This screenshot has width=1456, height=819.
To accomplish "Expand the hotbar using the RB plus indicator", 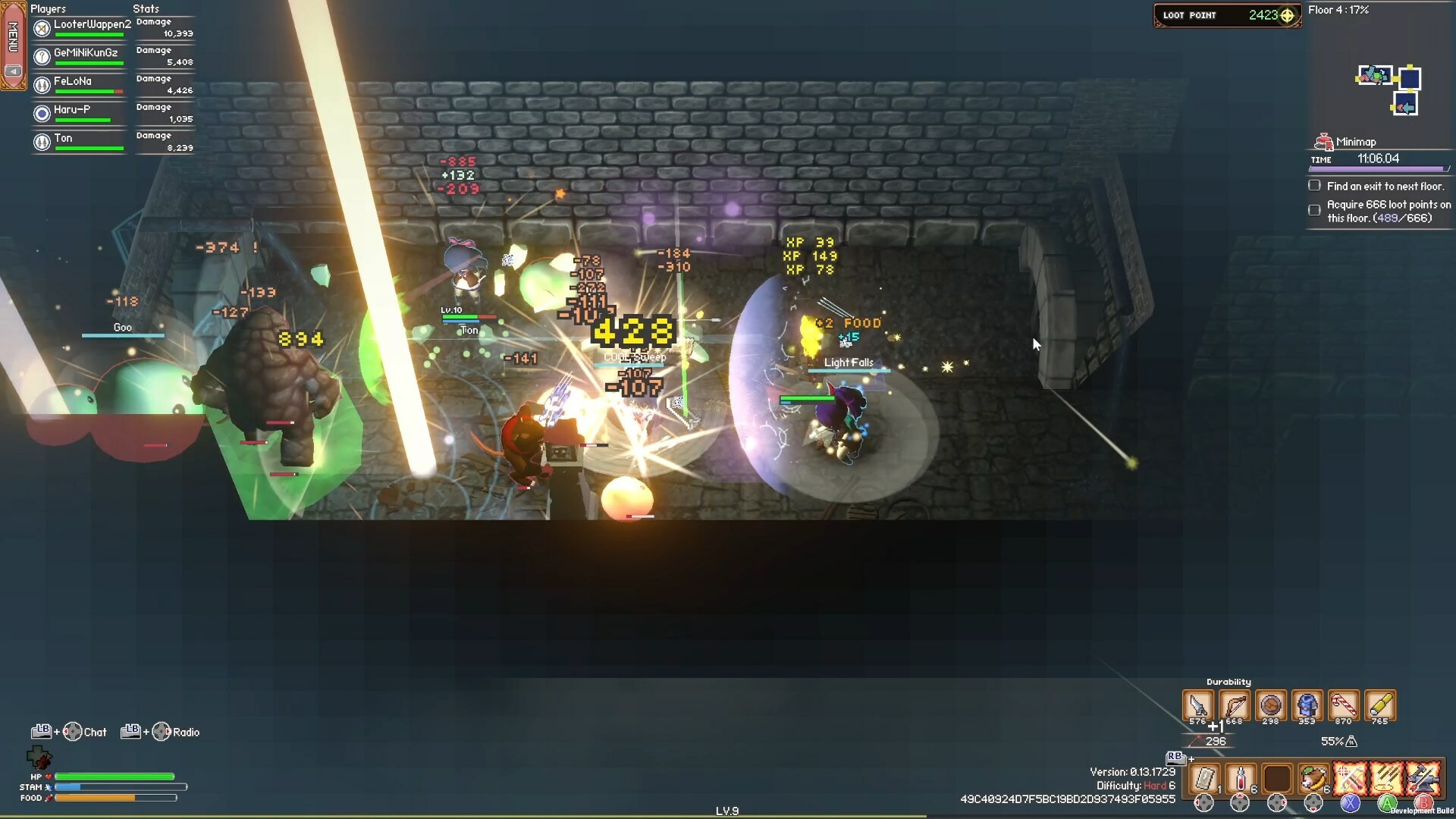I will pos(1180,757).
